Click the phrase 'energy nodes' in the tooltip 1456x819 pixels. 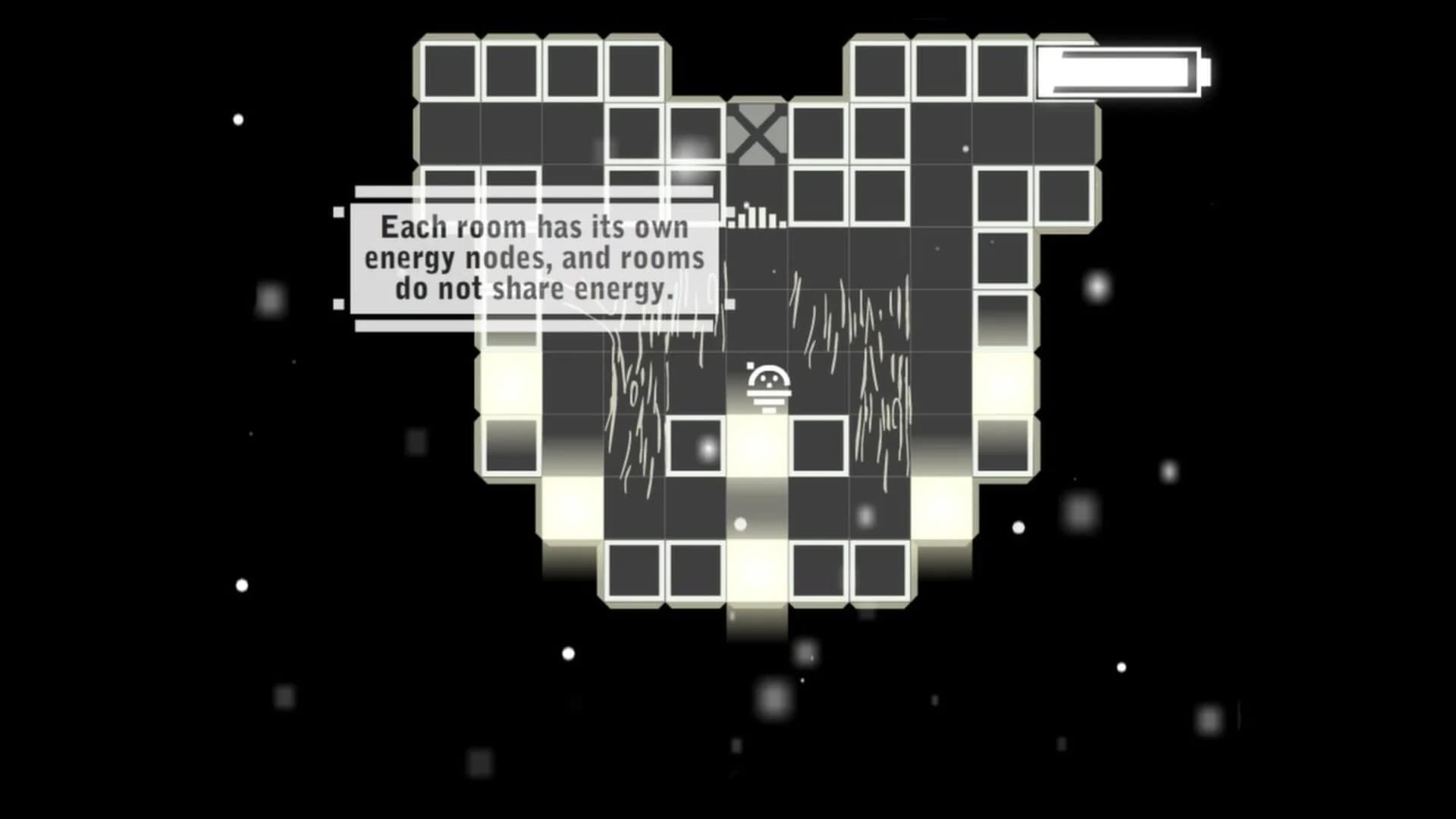tap(455, 258)
